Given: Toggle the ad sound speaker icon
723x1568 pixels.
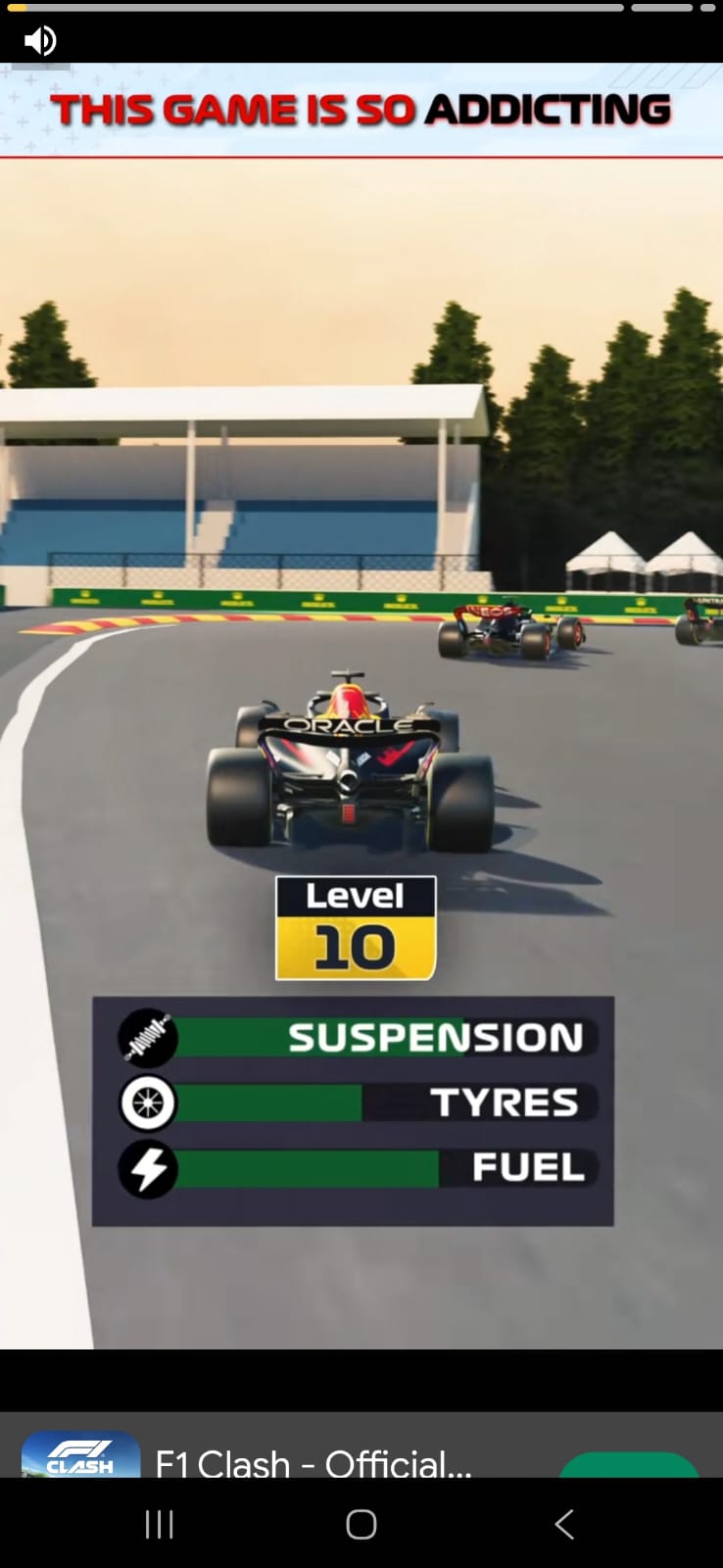Looking at the screenshot, I should pos(40,41).
